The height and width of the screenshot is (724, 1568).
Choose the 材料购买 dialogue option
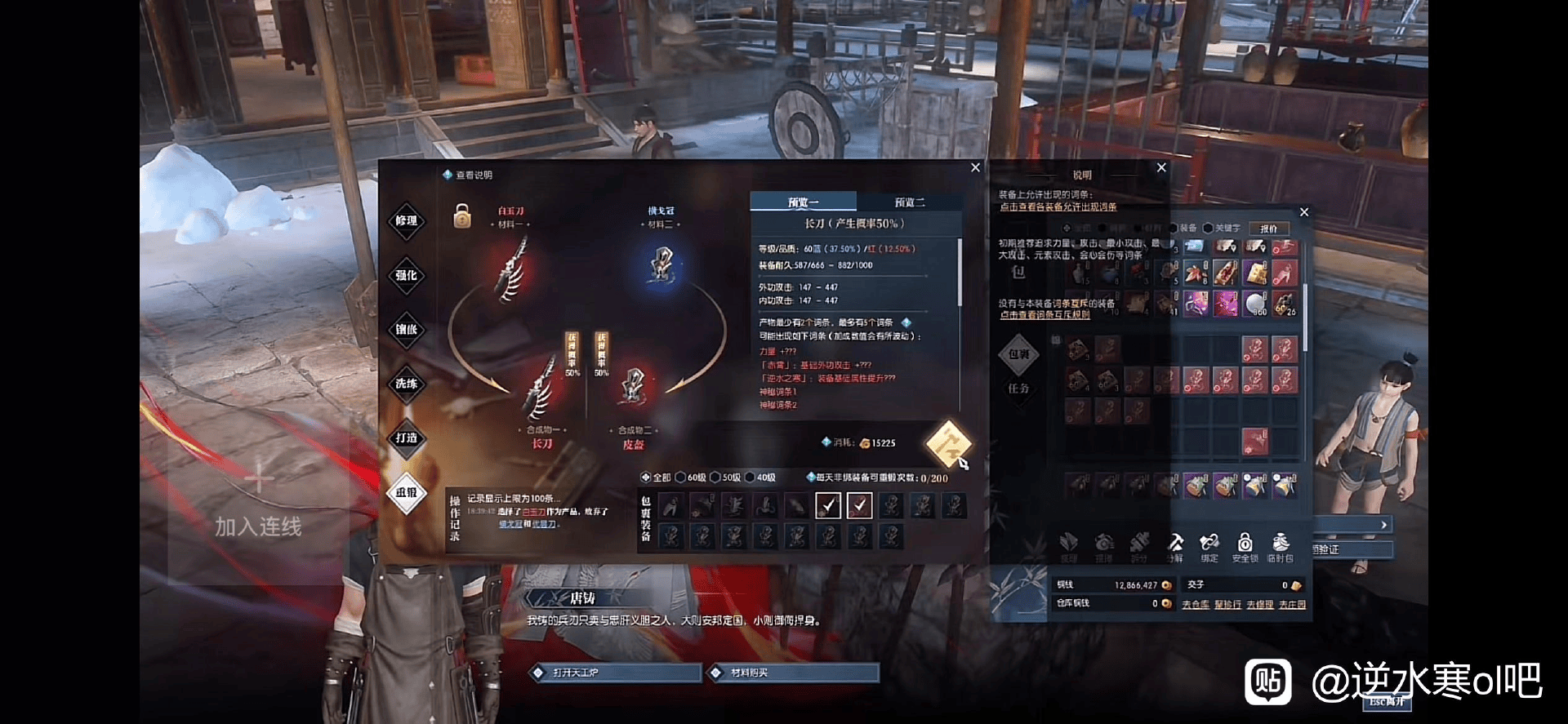point(793,673)
